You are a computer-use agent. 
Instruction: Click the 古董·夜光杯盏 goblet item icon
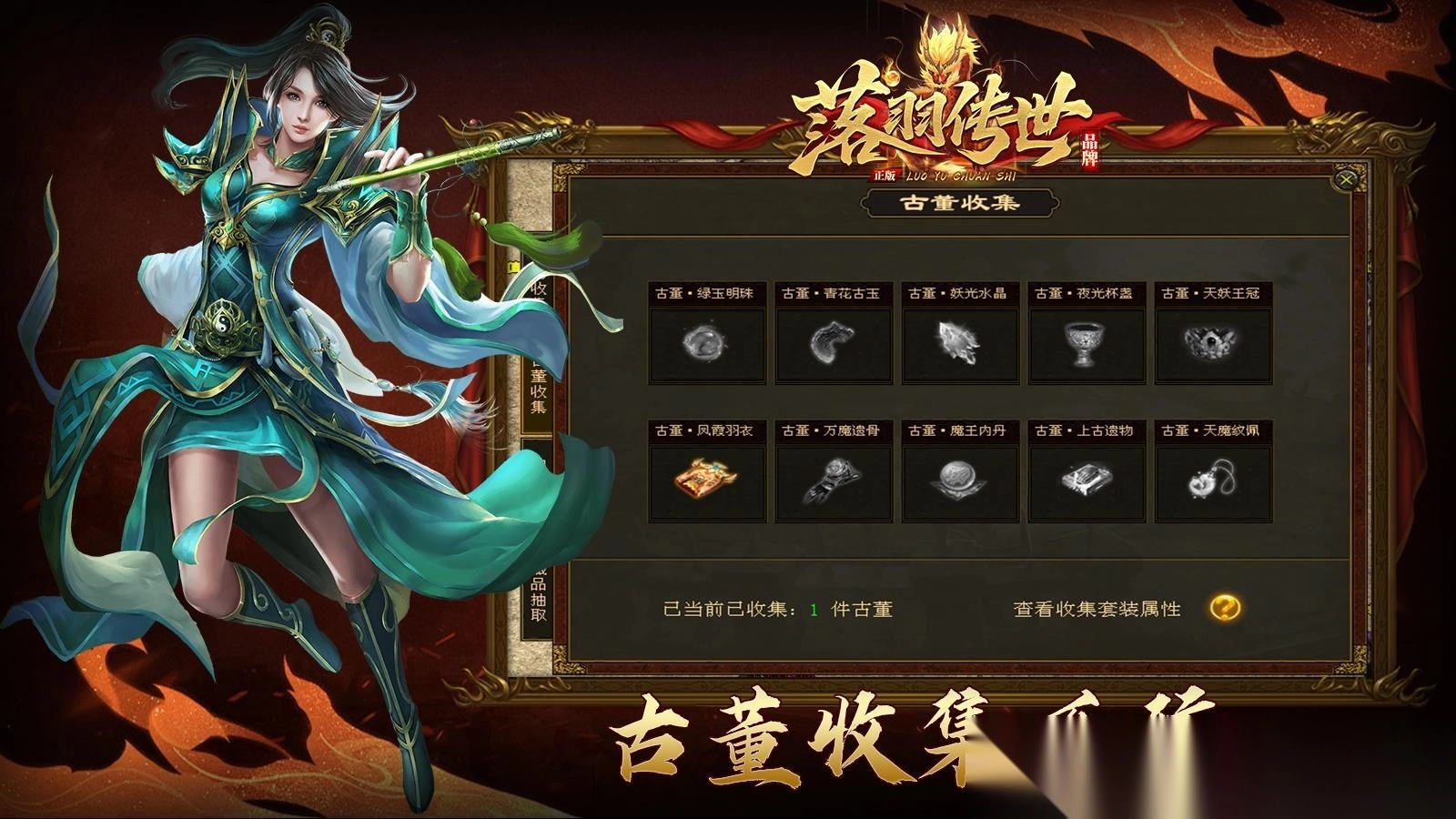1083,346
